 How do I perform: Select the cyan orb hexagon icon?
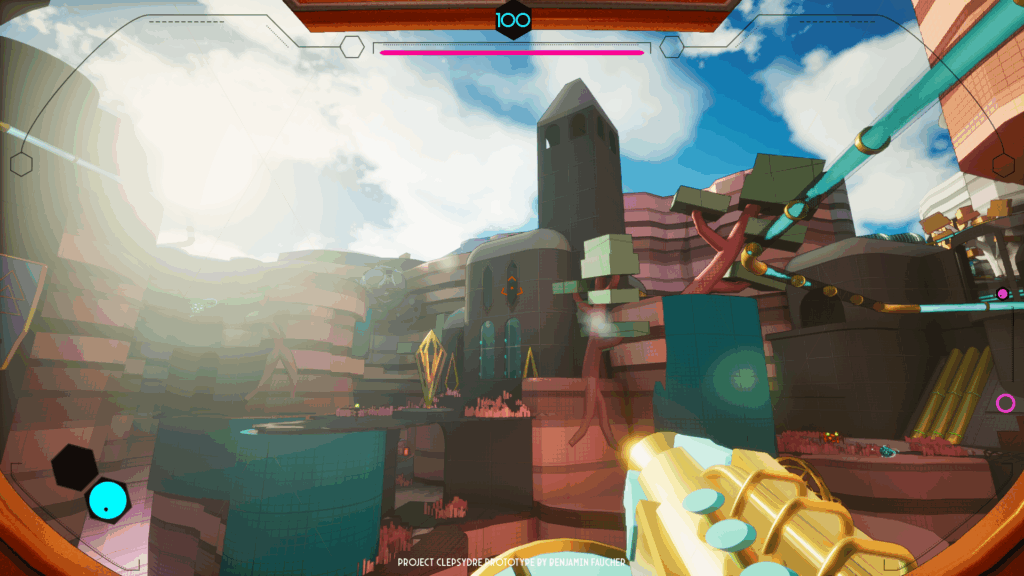(106, 500)
